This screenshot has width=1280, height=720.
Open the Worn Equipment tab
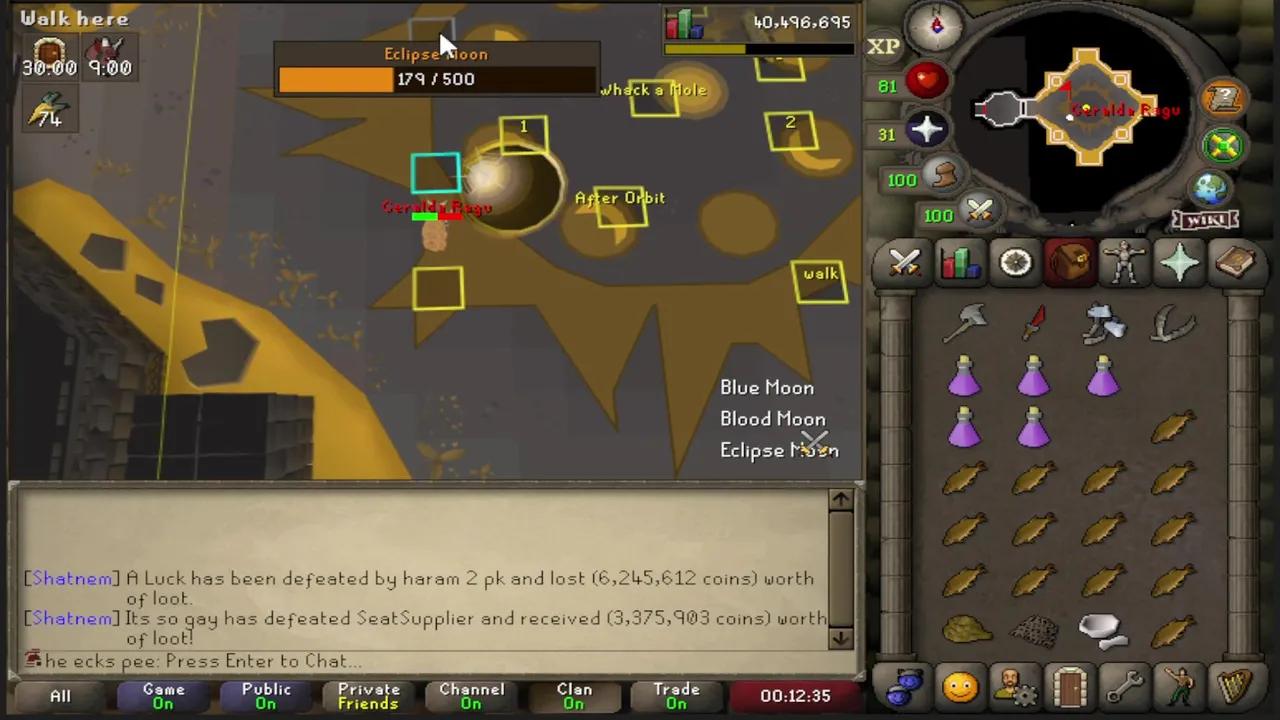pos(1124,262)
